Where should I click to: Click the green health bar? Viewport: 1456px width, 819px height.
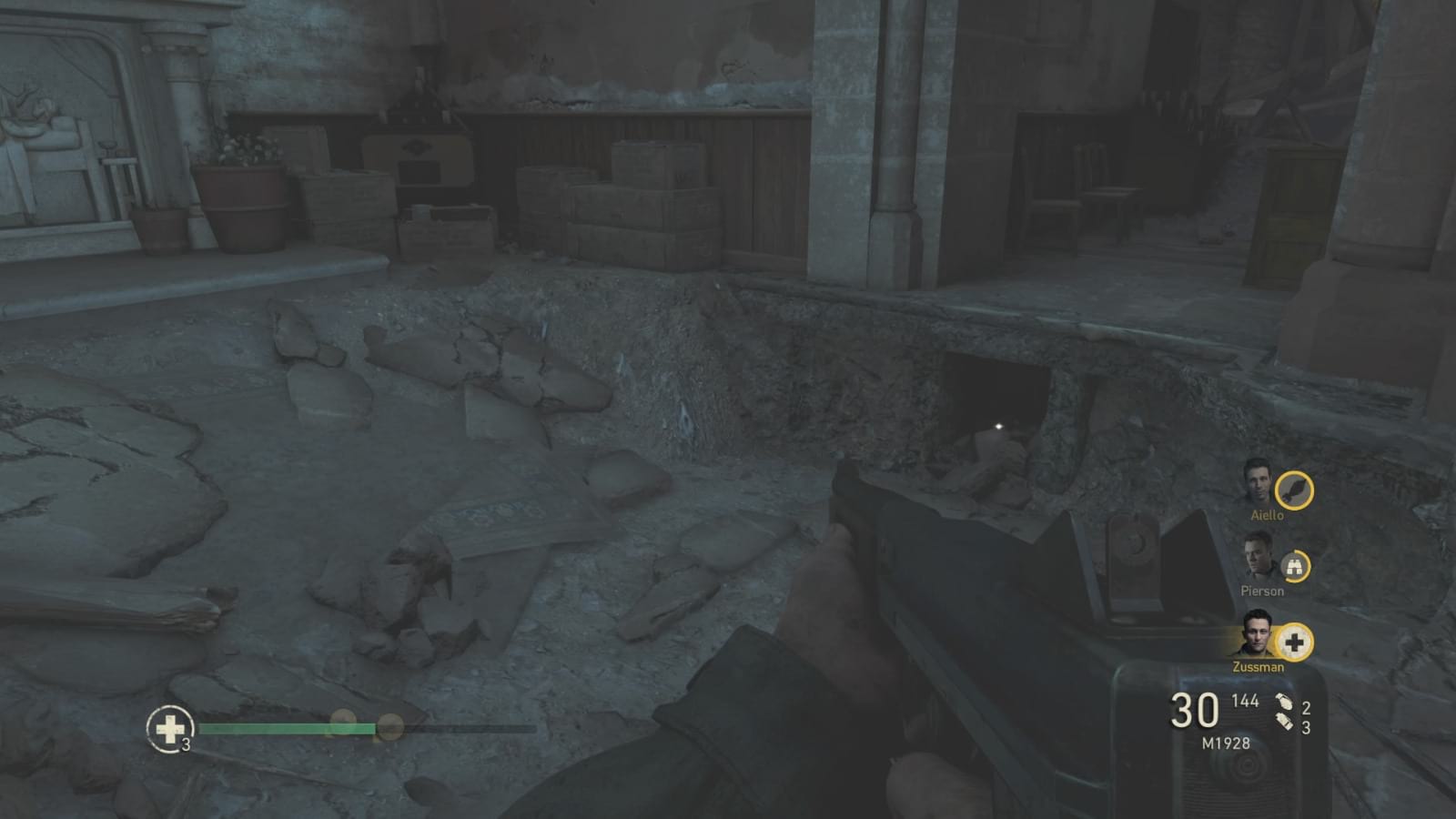click(287, 728)
